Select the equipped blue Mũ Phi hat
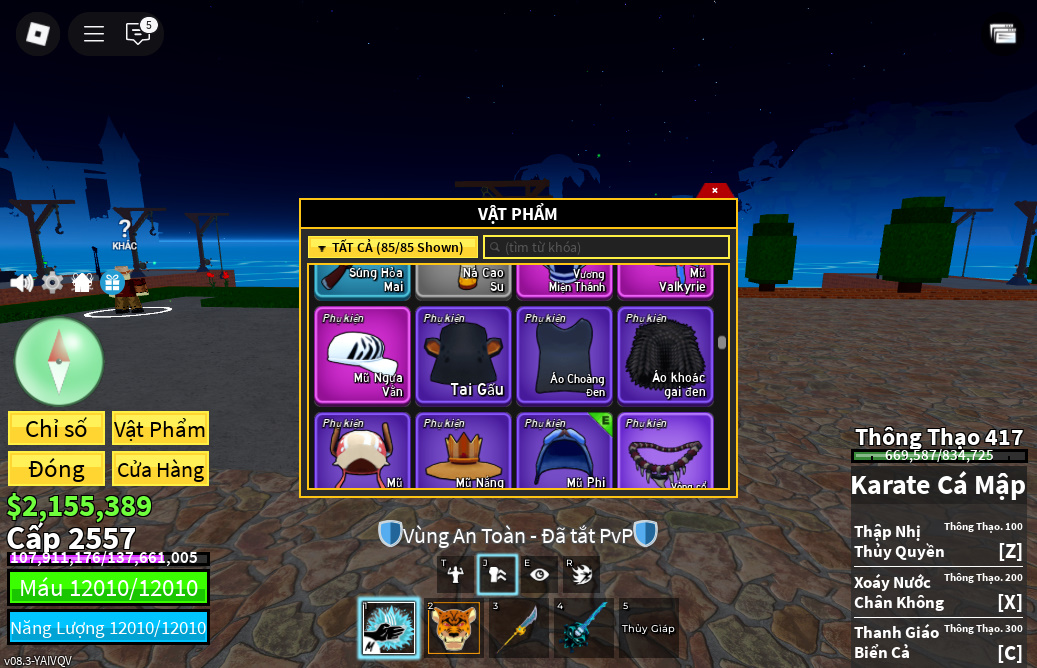 pyautogui.click(x=565, y=452)
